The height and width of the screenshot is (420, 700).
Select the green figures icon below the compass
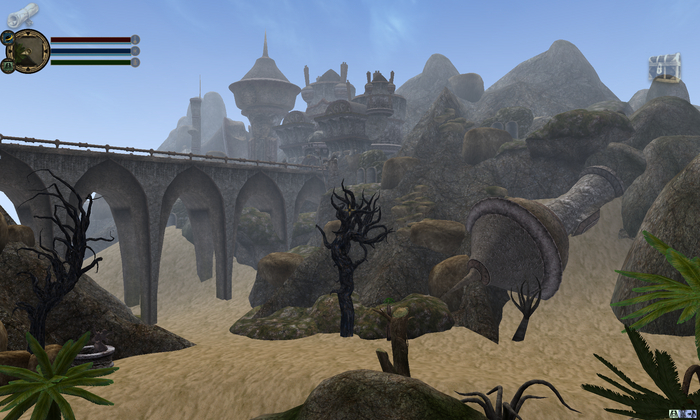pyautogui.click(x=7, y=65)
